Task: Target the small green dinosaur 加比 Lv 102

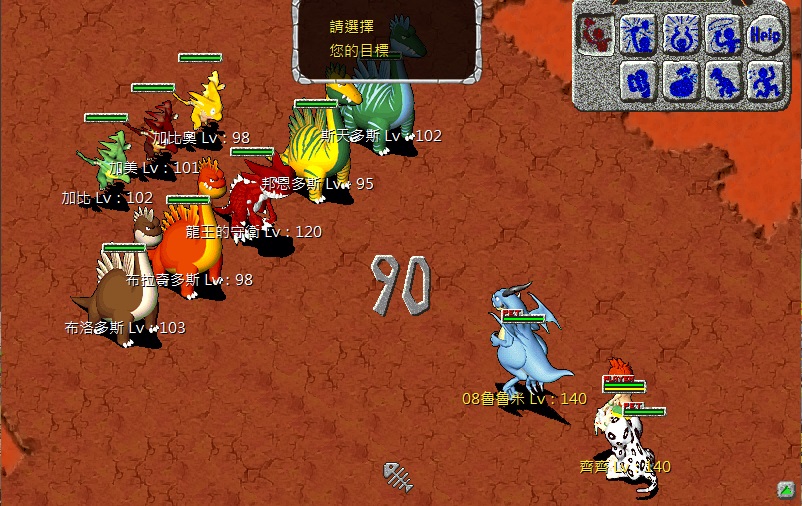Action: pos(106,160)
